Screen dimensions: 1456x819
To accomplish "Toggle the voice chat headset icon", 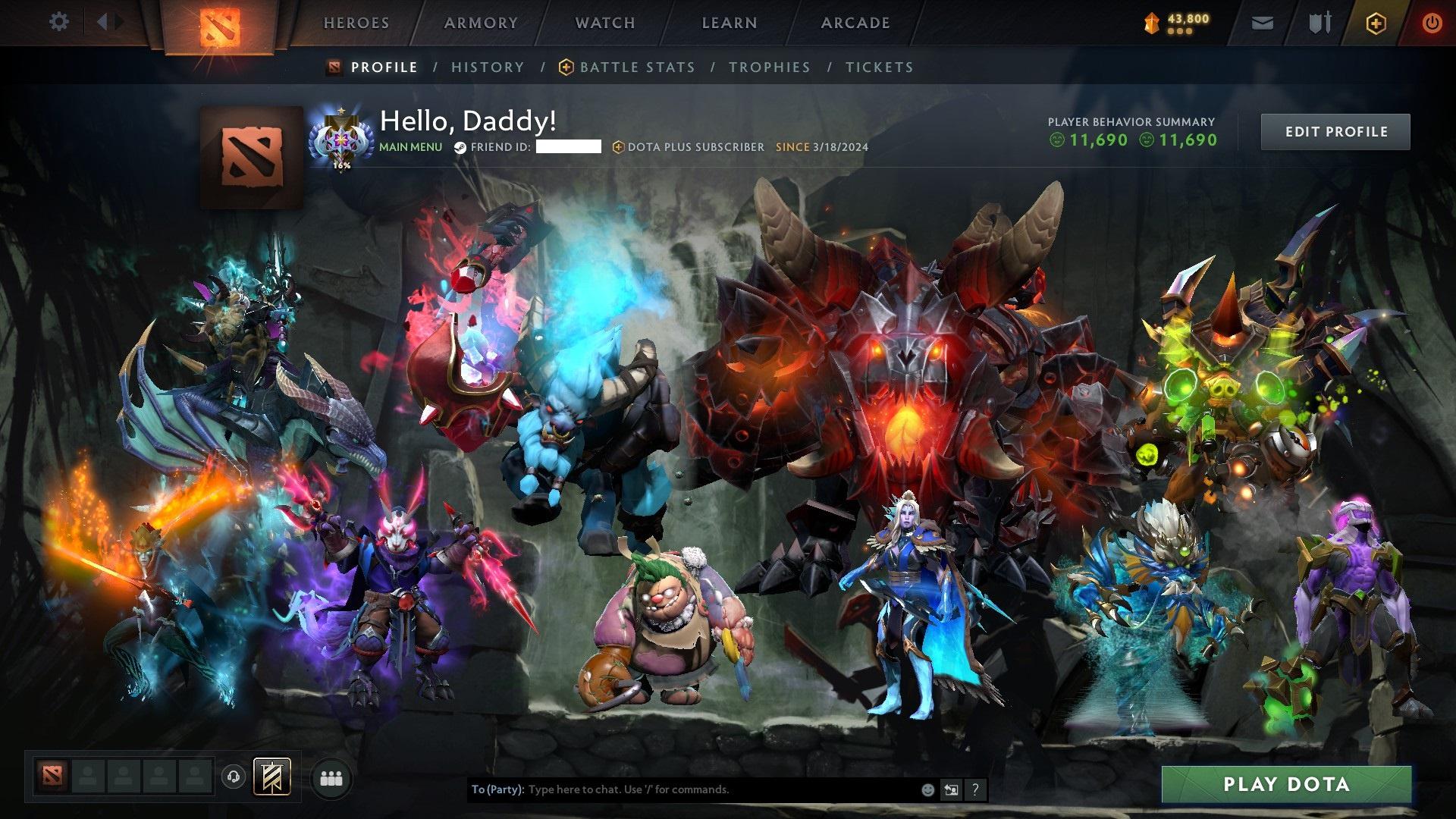I will [x=234, y=777].
